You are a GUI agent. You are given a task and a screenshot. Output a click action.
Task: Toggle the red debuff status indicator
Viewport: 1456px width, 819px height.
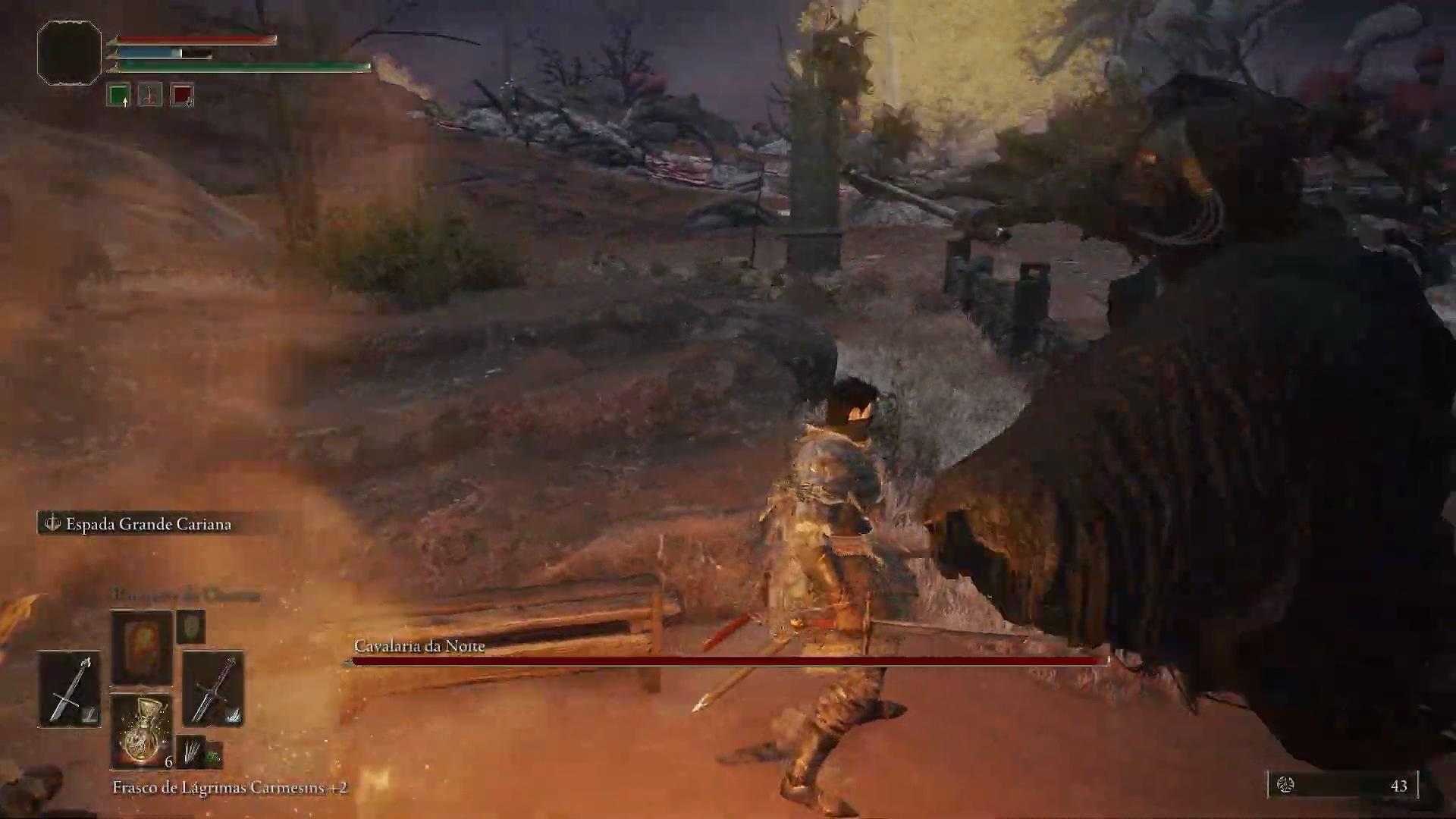[180, 95]
